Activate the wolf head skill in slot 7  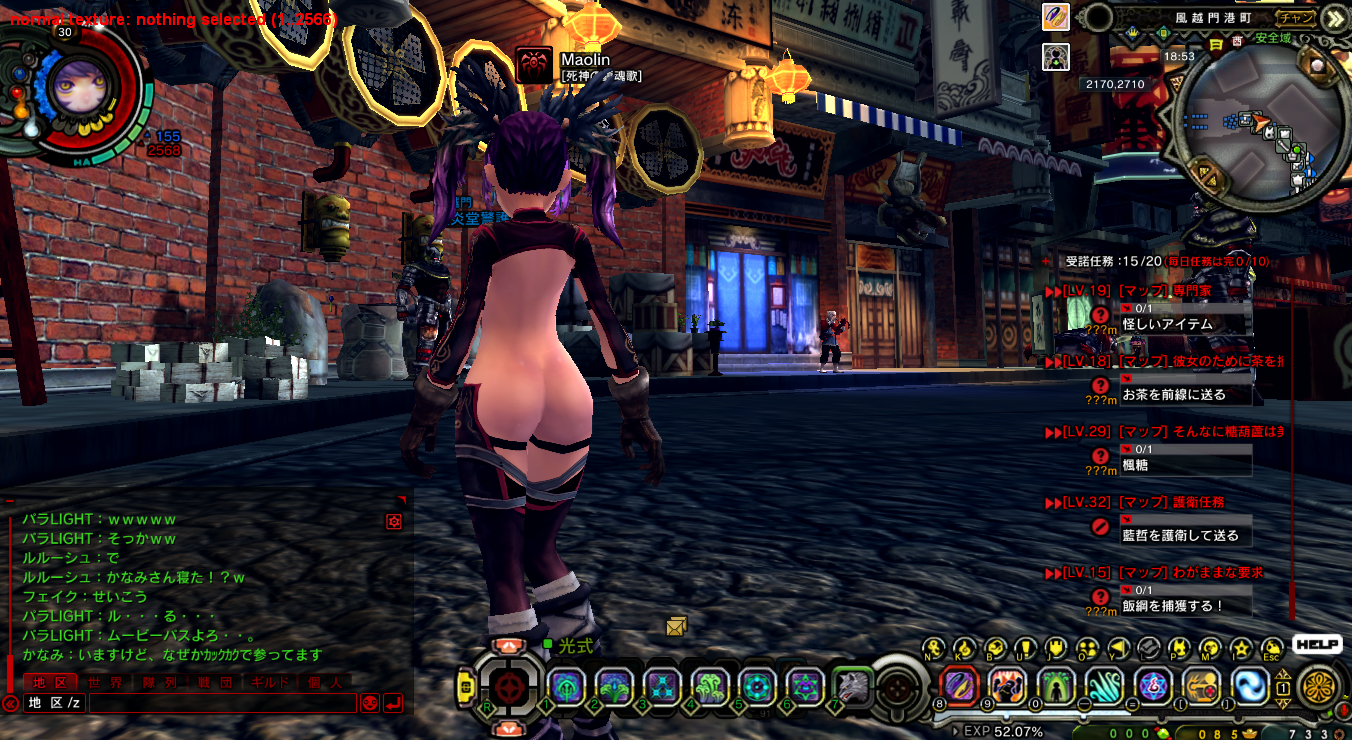pos(853,687)
